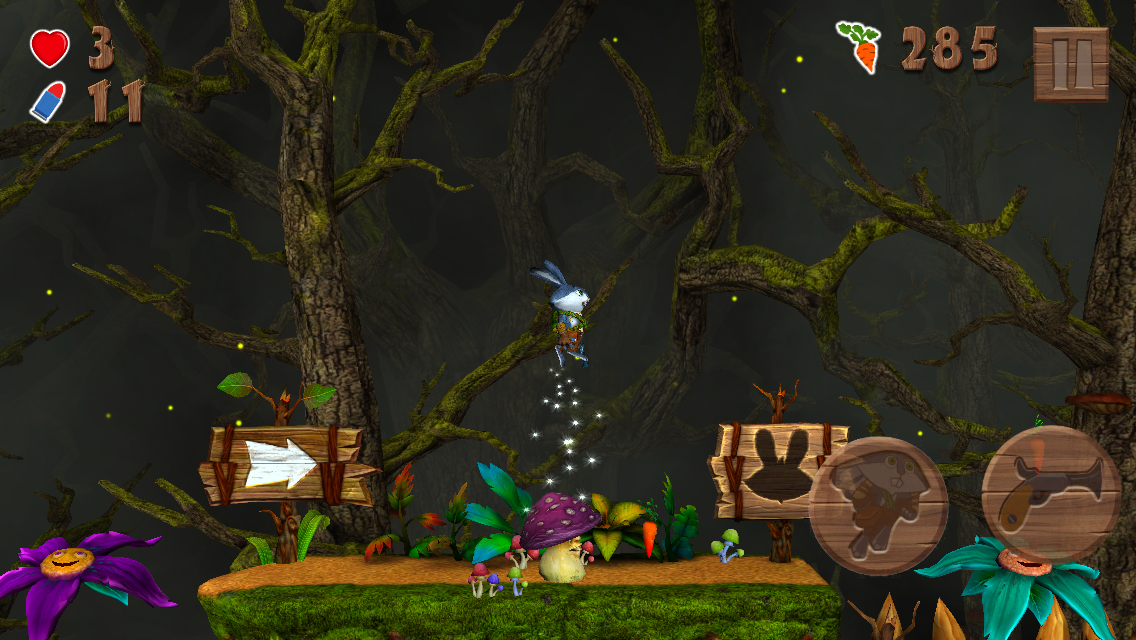Viewport: 1136px width, 640px height.
Task: Pause the game with the wooden button
Action: click(x=1070, y=64)
